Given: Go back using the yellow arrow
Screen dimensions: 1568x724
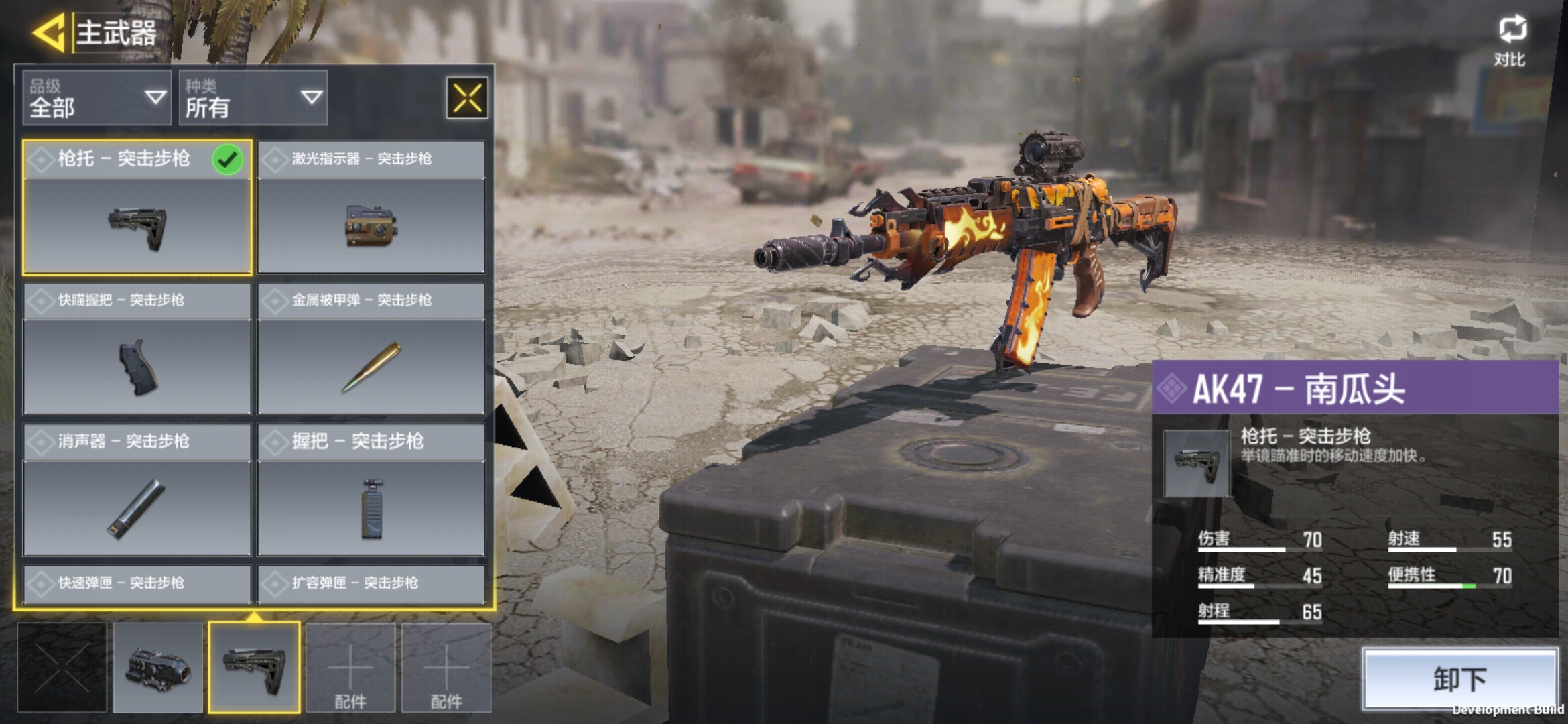Looking at the screenshot, I should tap(48, 32).
